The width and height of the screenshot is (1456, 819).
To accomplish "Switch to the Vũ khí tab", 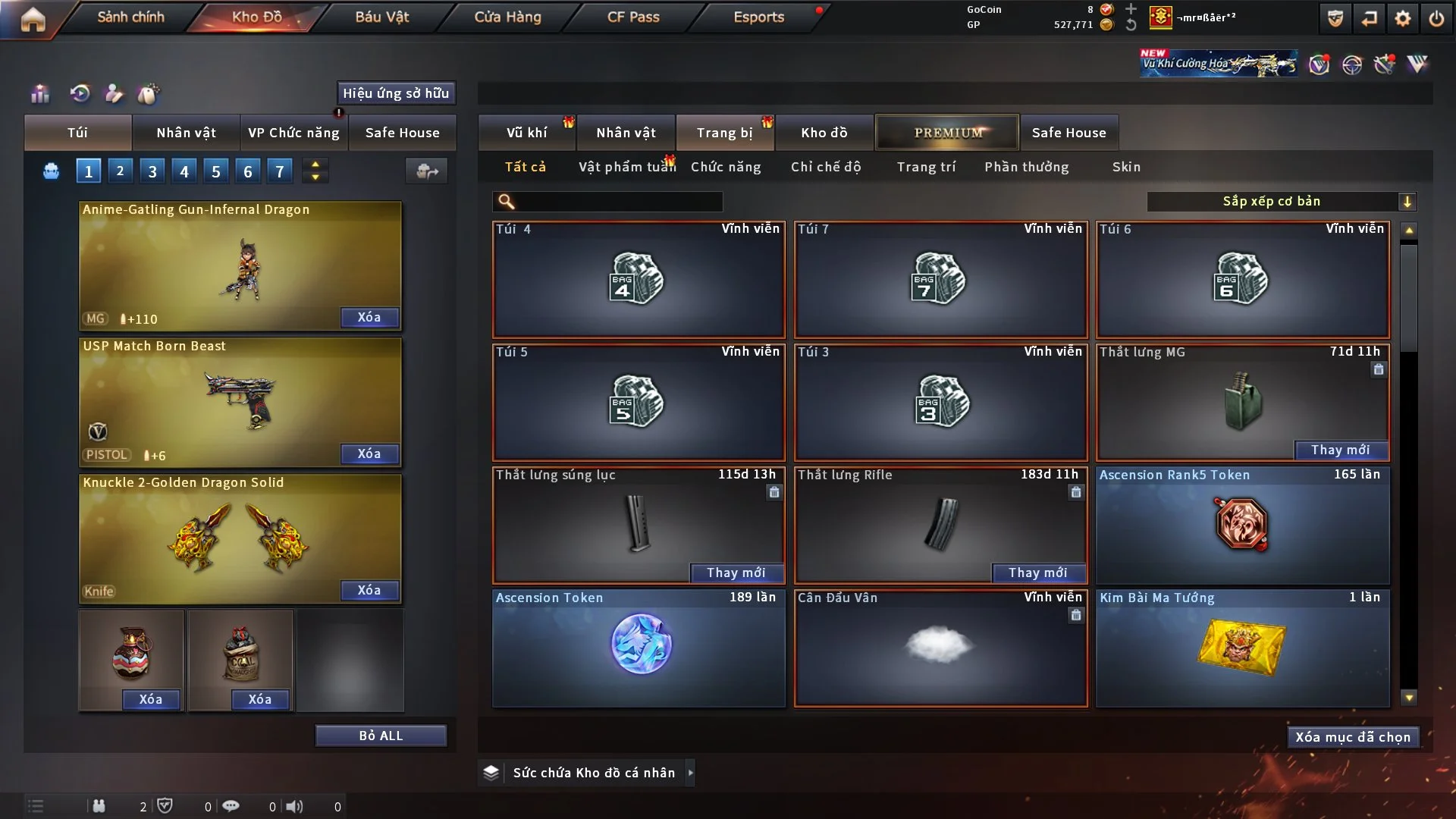I will 526,133.
